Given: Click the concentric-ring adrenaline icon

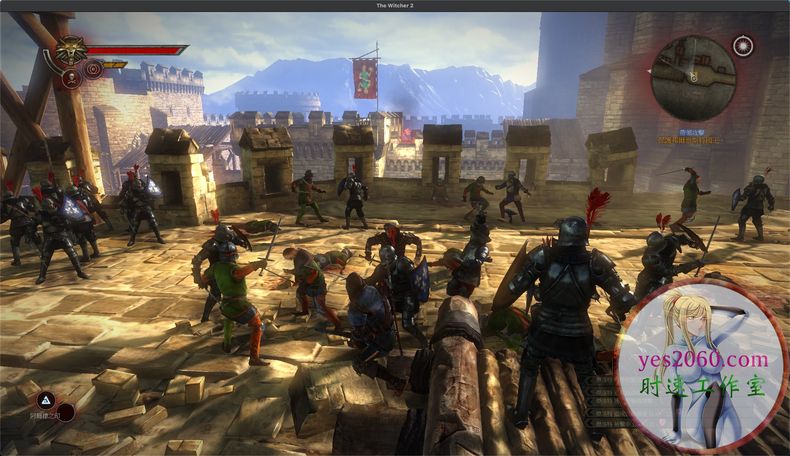Looking at the screenshot, I should (93, 69).
